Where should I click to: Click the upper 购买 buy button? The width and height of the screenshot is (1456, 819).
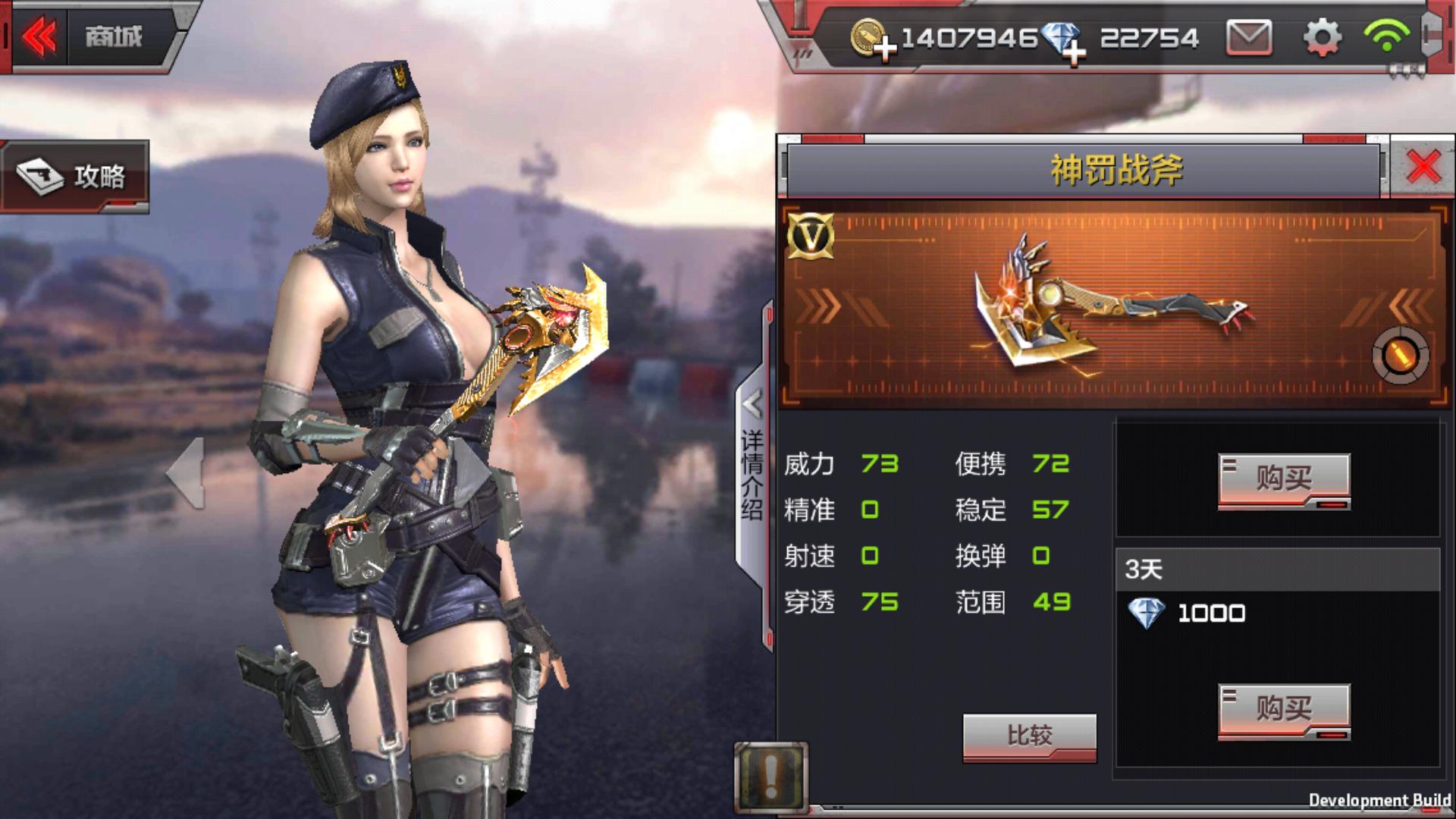(x=1283, y=479)
